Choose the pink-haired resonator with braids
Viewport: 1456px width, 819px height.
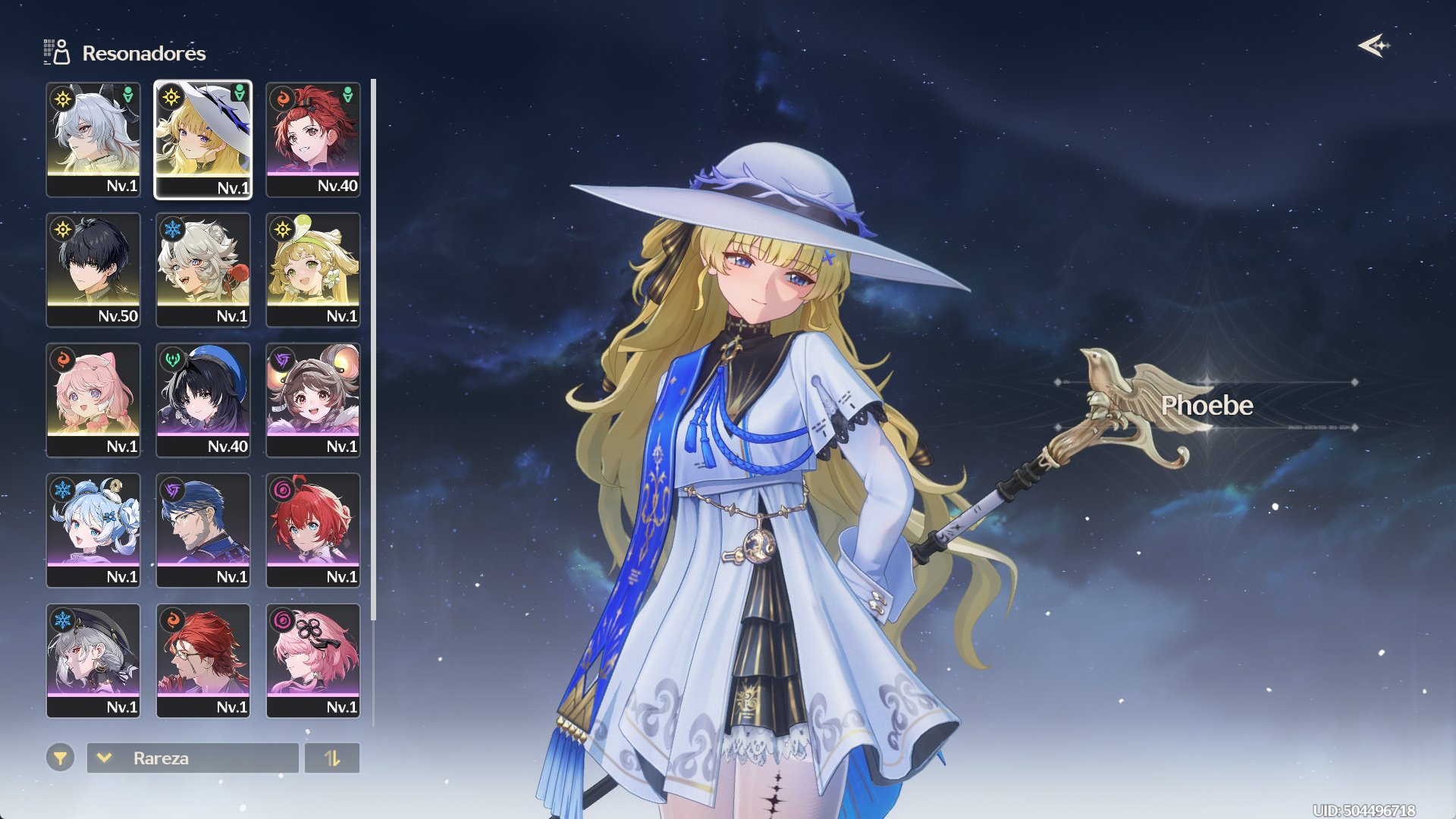(x=93, y=400)
